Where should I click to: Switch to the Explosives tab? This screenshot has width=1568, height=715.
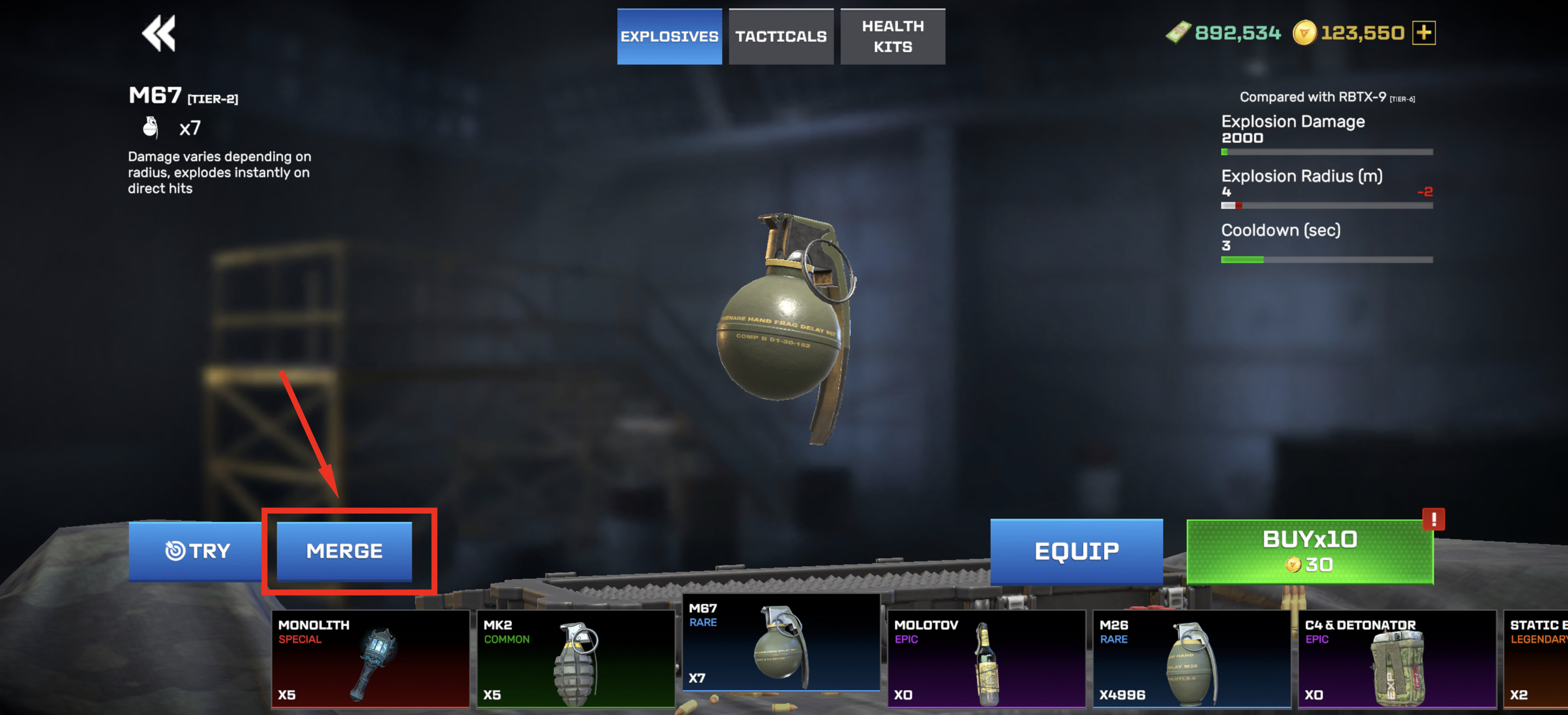(x=669, y=36)
